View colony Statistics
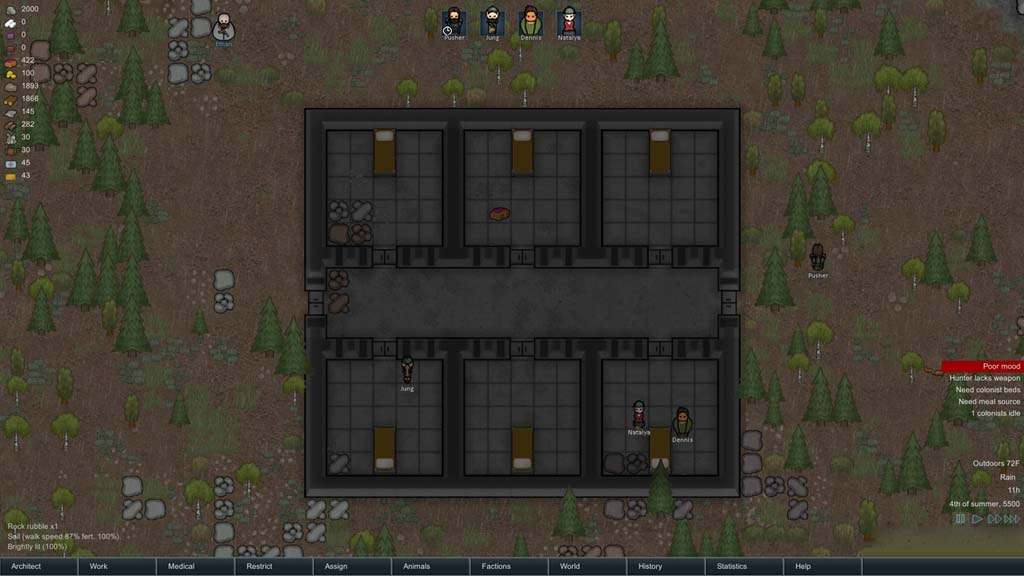1024x576 pixels. [743, 566]
